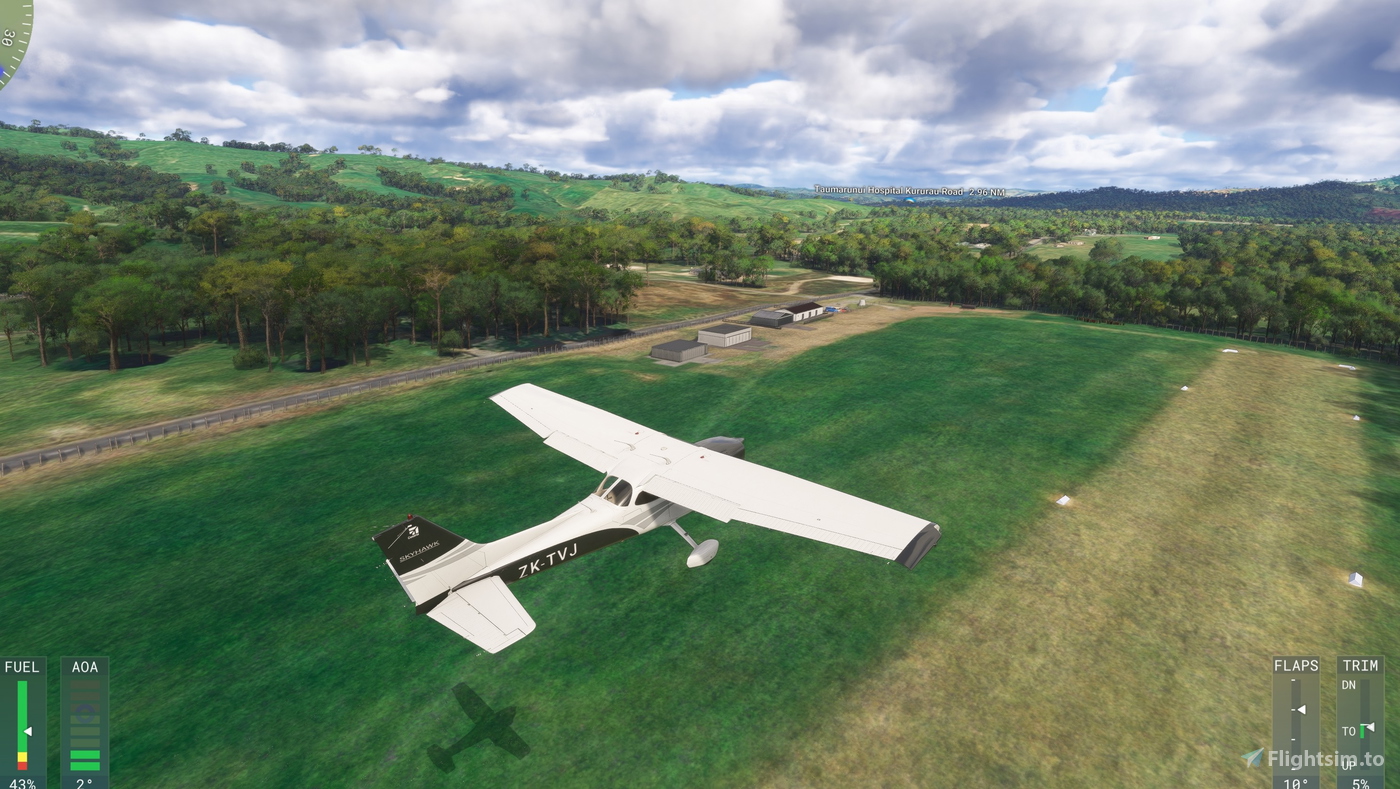Click the FLAPS gauge header
This screenshot has width=1400, height=789.
[1297, 665]
